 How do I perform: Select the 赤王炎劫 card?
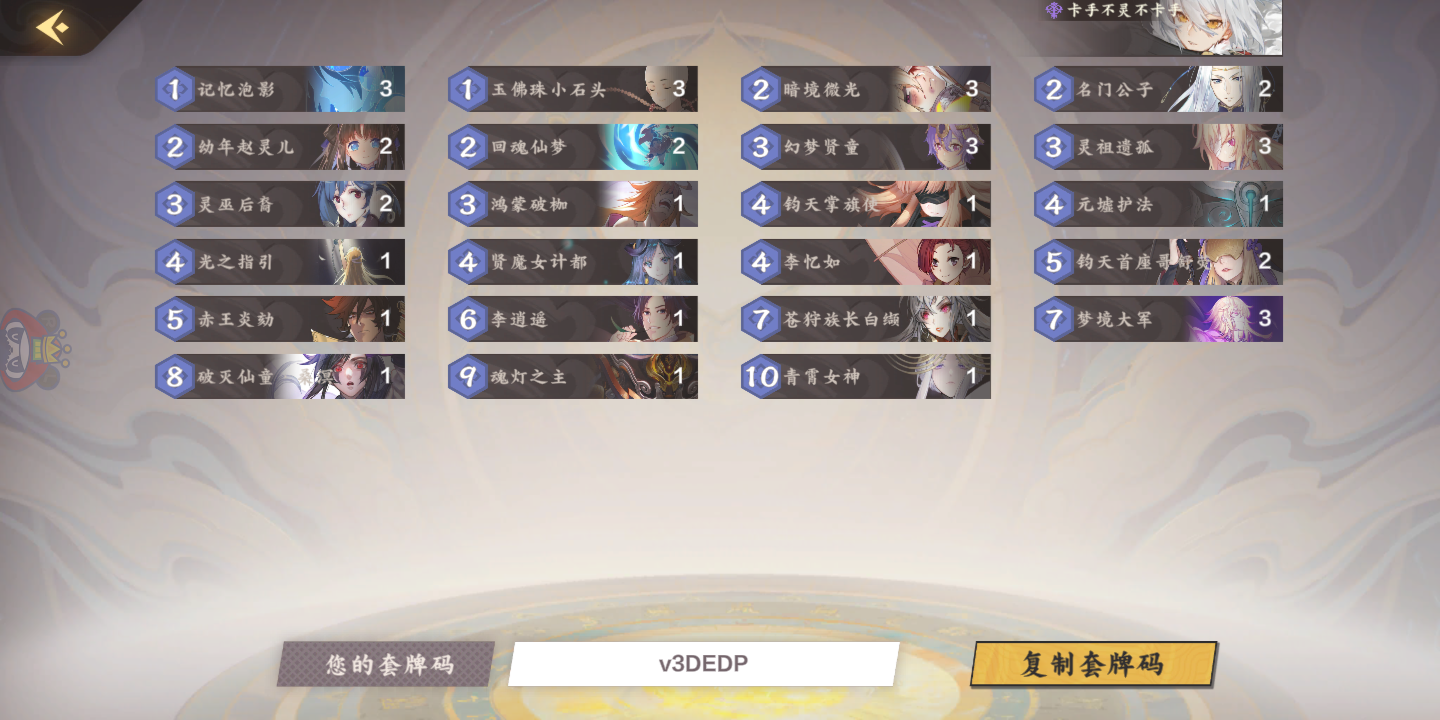pyautogui.click(x=278, y=319)
